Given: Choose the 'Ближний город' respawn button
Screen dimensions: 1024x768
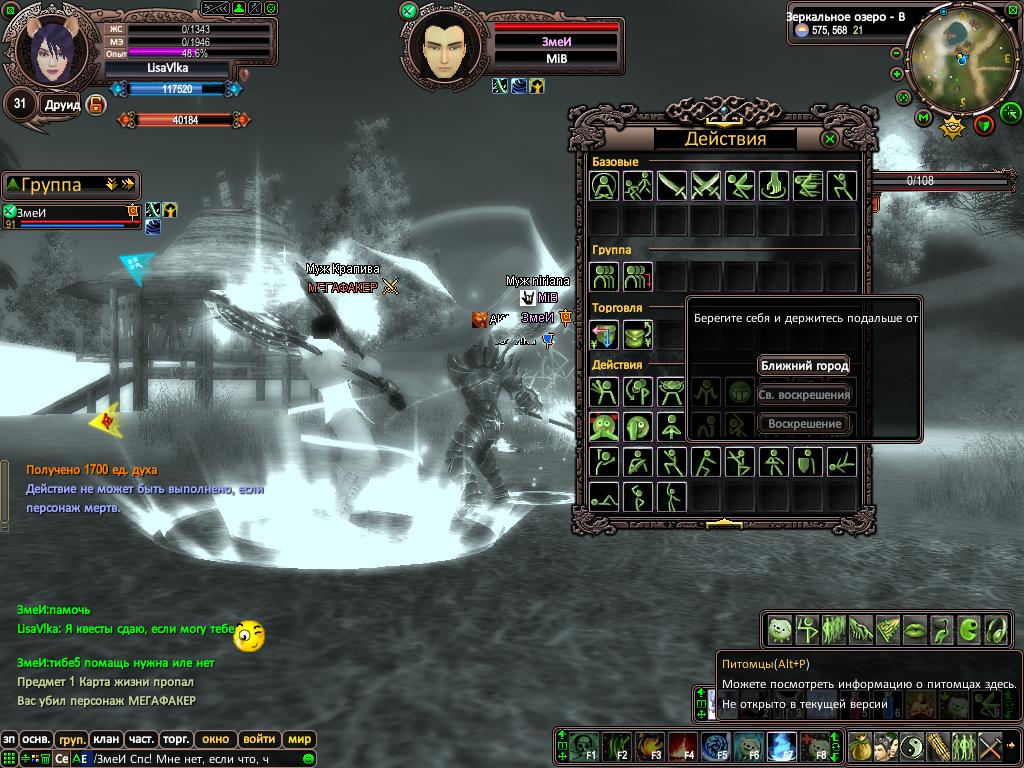Looking at the screenshot, I should pyautogui.click(x=804, y=366).
